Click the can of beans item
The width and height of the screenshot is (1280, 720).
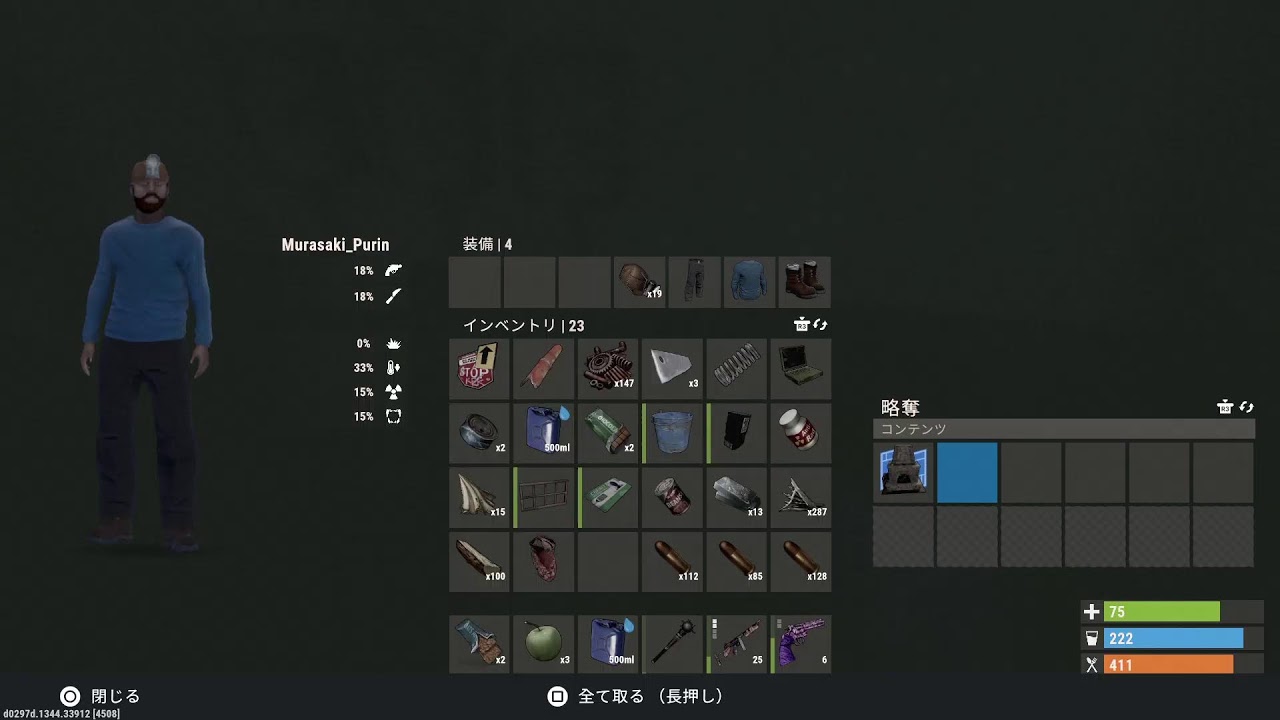(x=672, y=497)
